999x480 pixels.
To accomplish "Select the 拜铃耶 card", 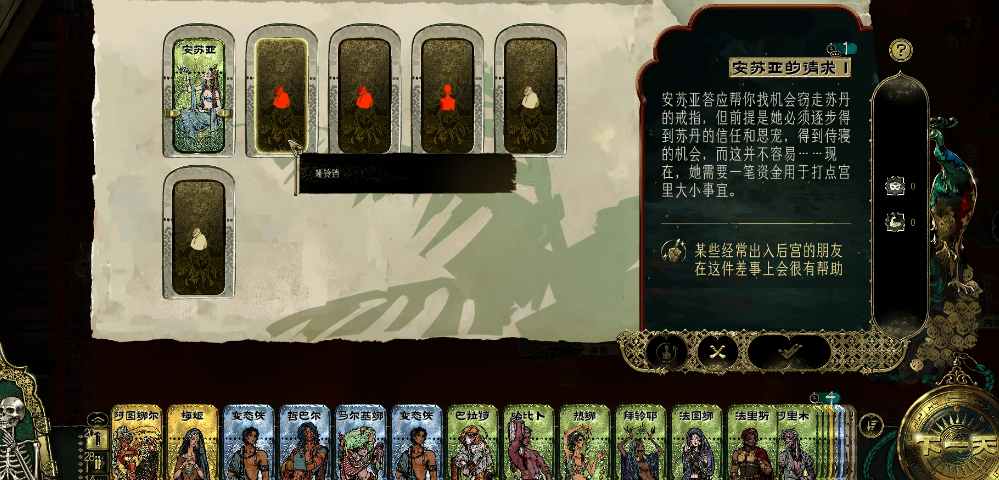I will point(641,445).
